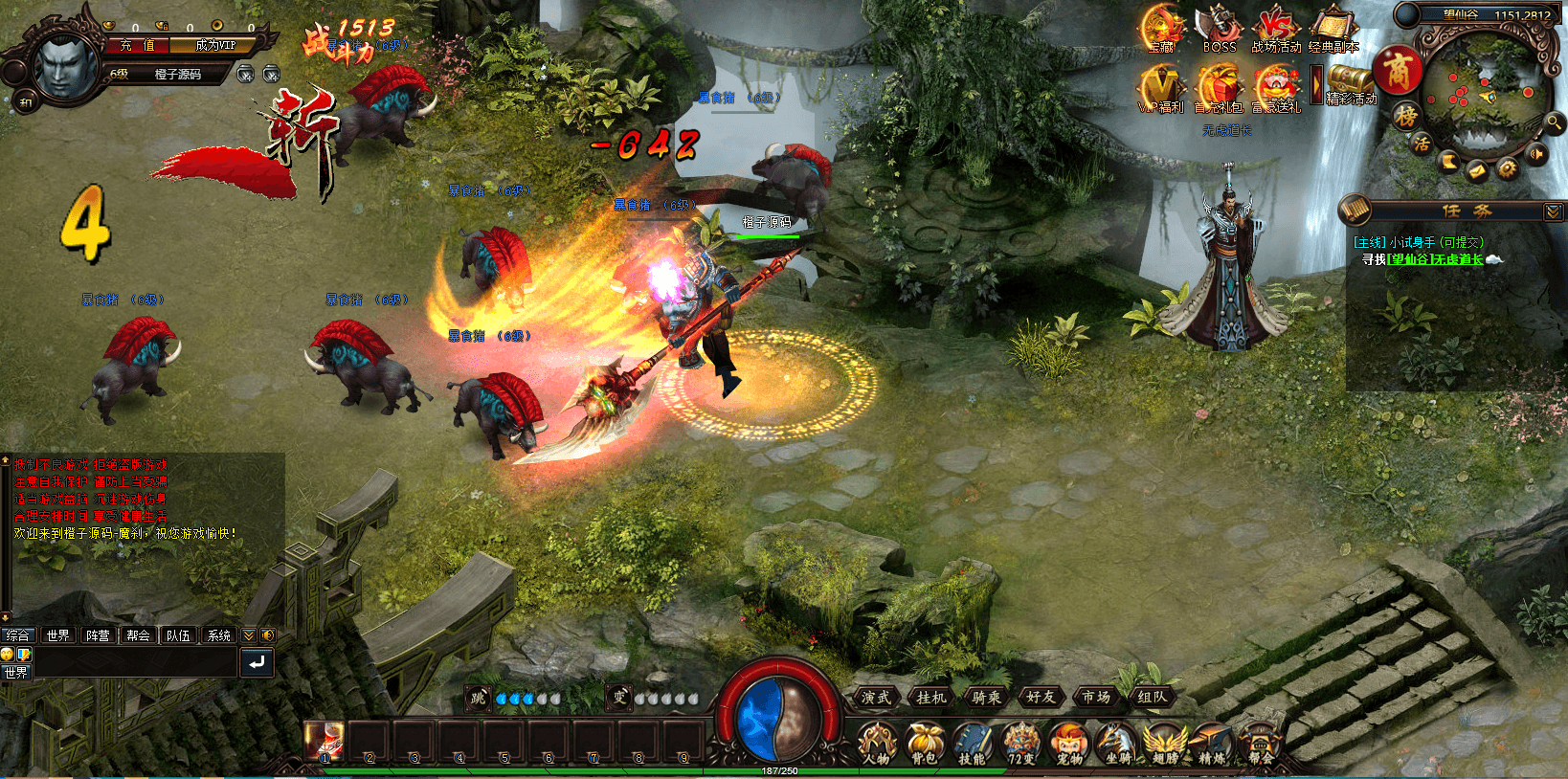Click the minimap magnifier button
Image resolution: width=1568 pixels, height=779 pixels.
[x=1551, y=122]
